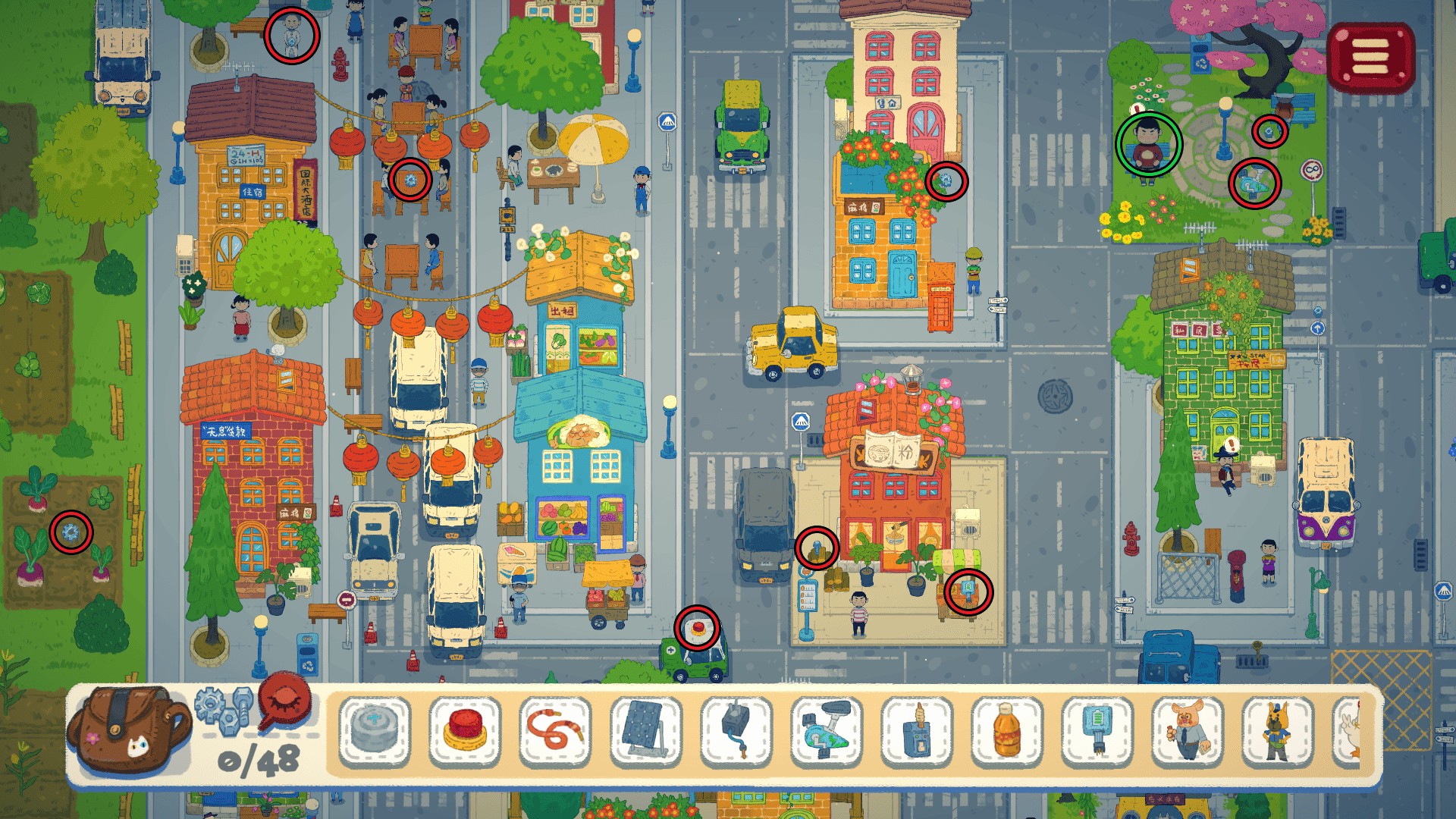This screenshot has width=1456, height=819.
Task: Select the red button item slot
Action: coord(465,733)
